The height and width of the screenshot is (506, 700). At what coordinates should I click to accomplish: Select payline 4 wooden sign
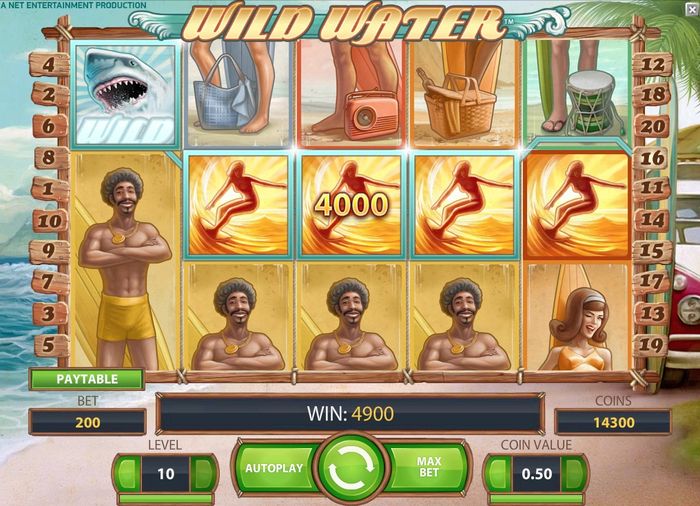[50, 66]
